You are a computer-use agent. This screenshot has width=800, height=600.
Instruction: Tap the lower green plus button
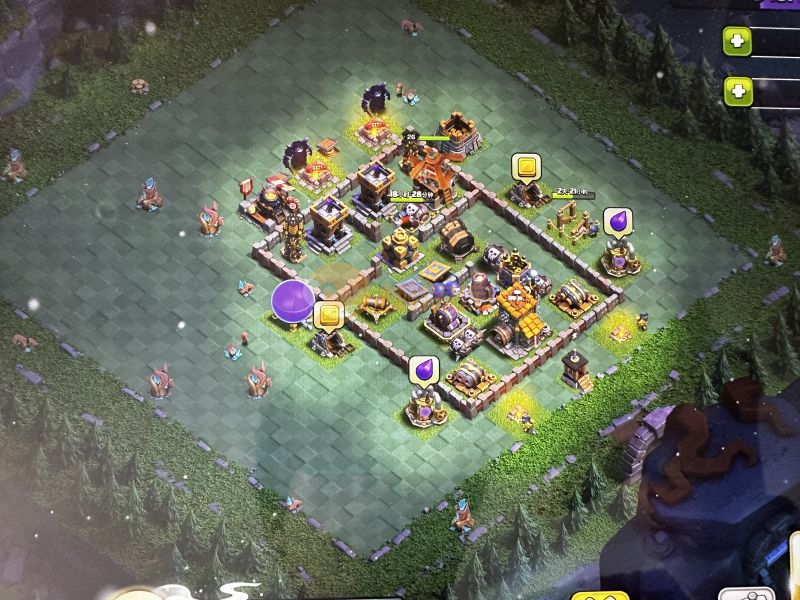pos(738,91)
